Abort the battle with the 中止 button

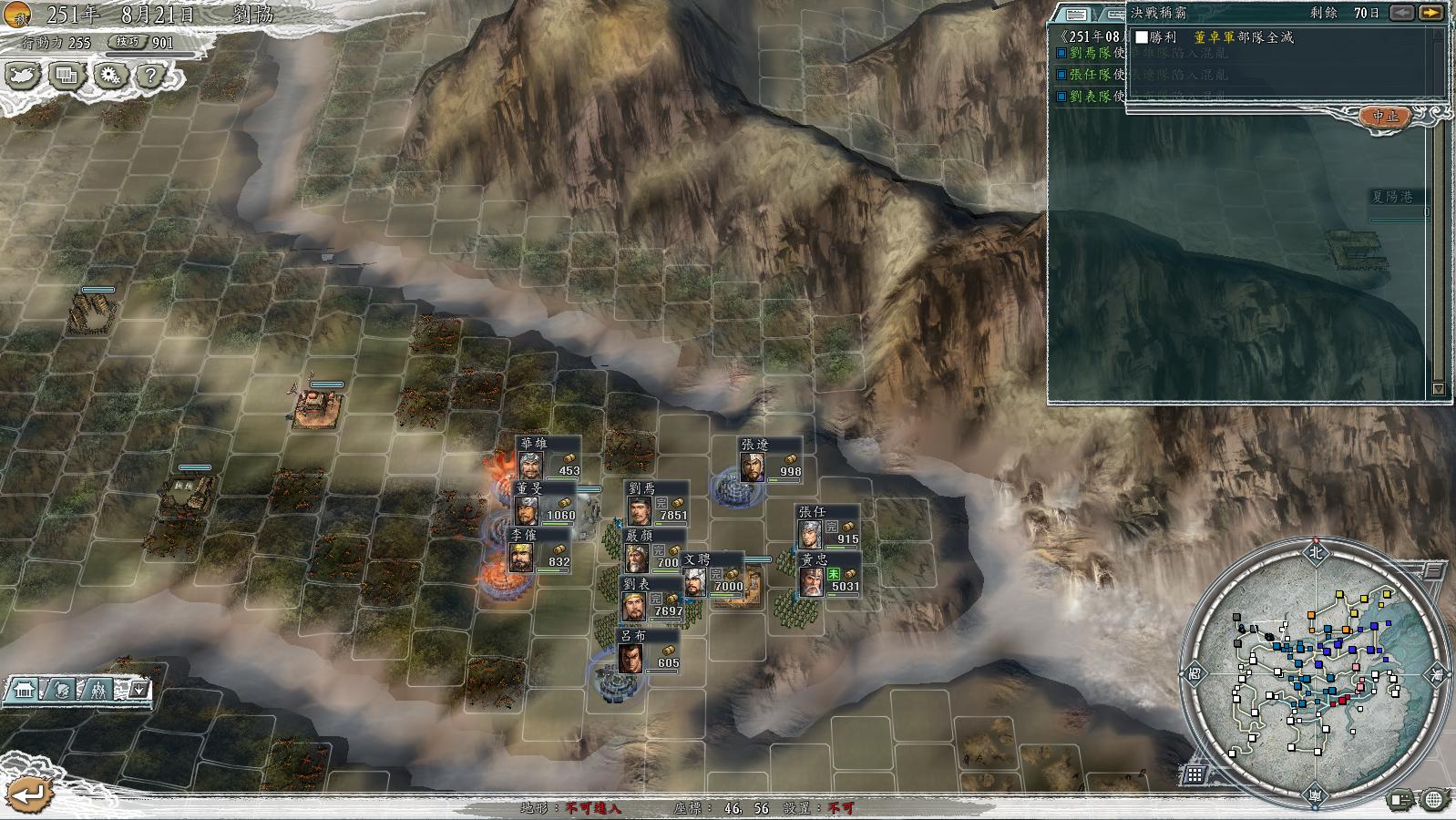(1385, 116)
